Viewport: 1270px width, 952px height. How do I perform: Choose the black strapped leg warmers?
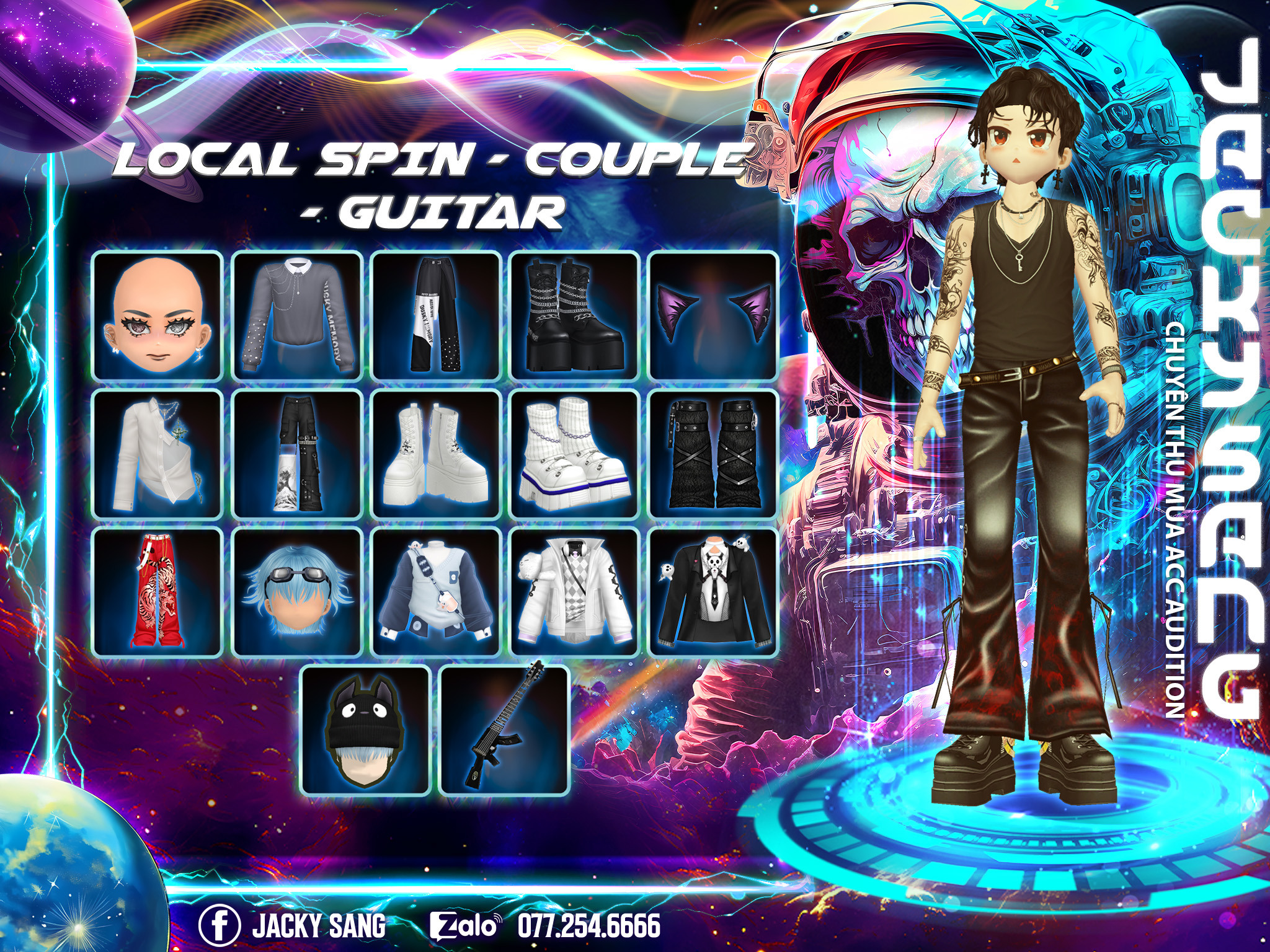pos(713,454)
